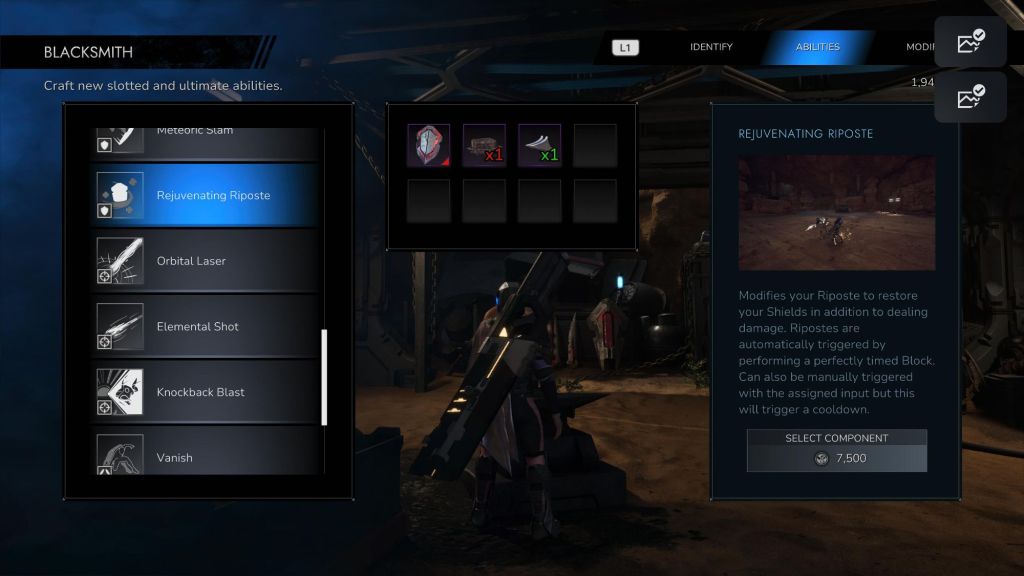This screenshot has width=1024, height=576.
Task: Click the ability list scrollbar
Action: click(x=324, y=377)
